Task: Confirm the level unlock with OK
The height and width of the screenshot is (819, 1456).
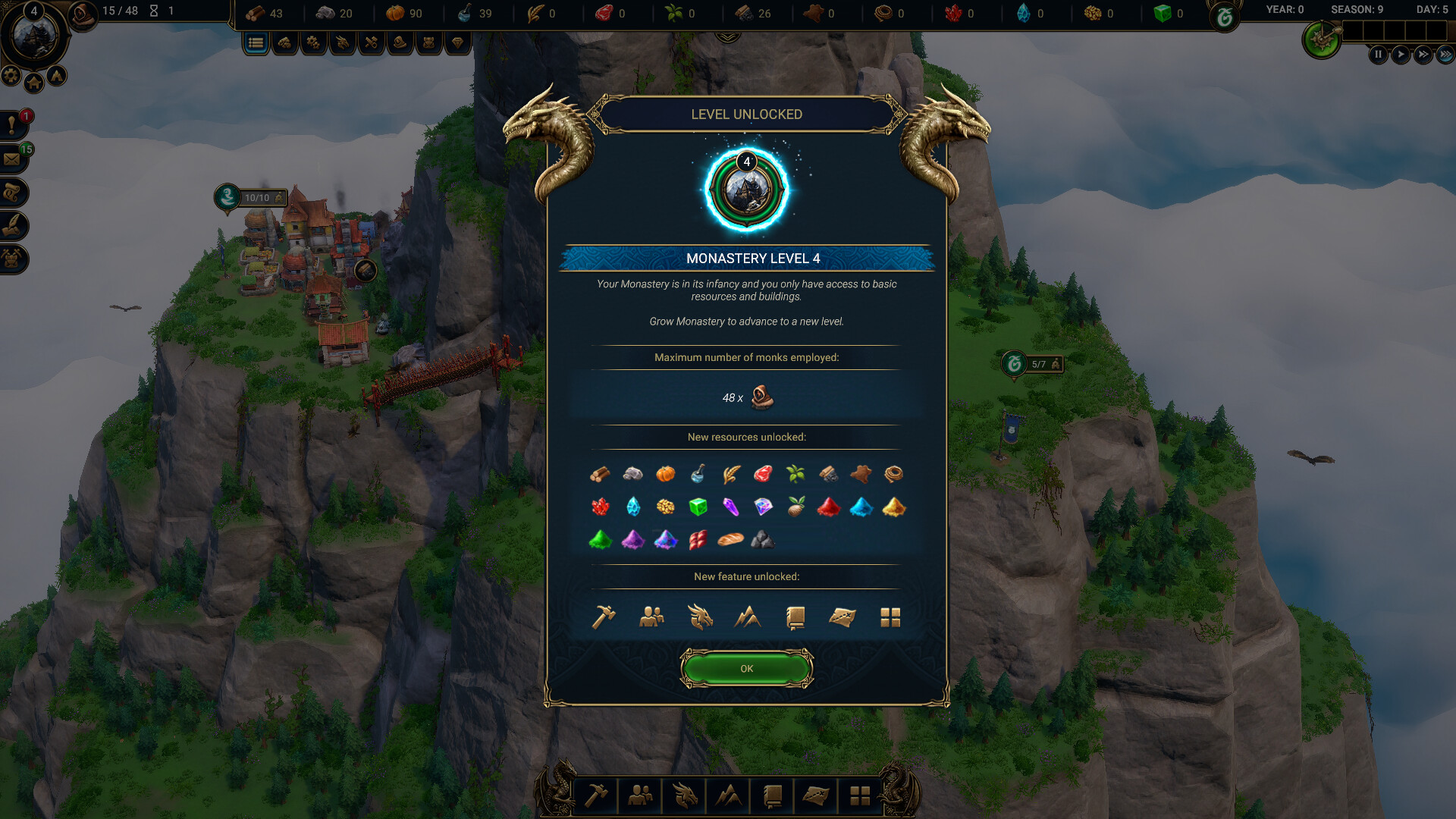Action: pos(746,668)
